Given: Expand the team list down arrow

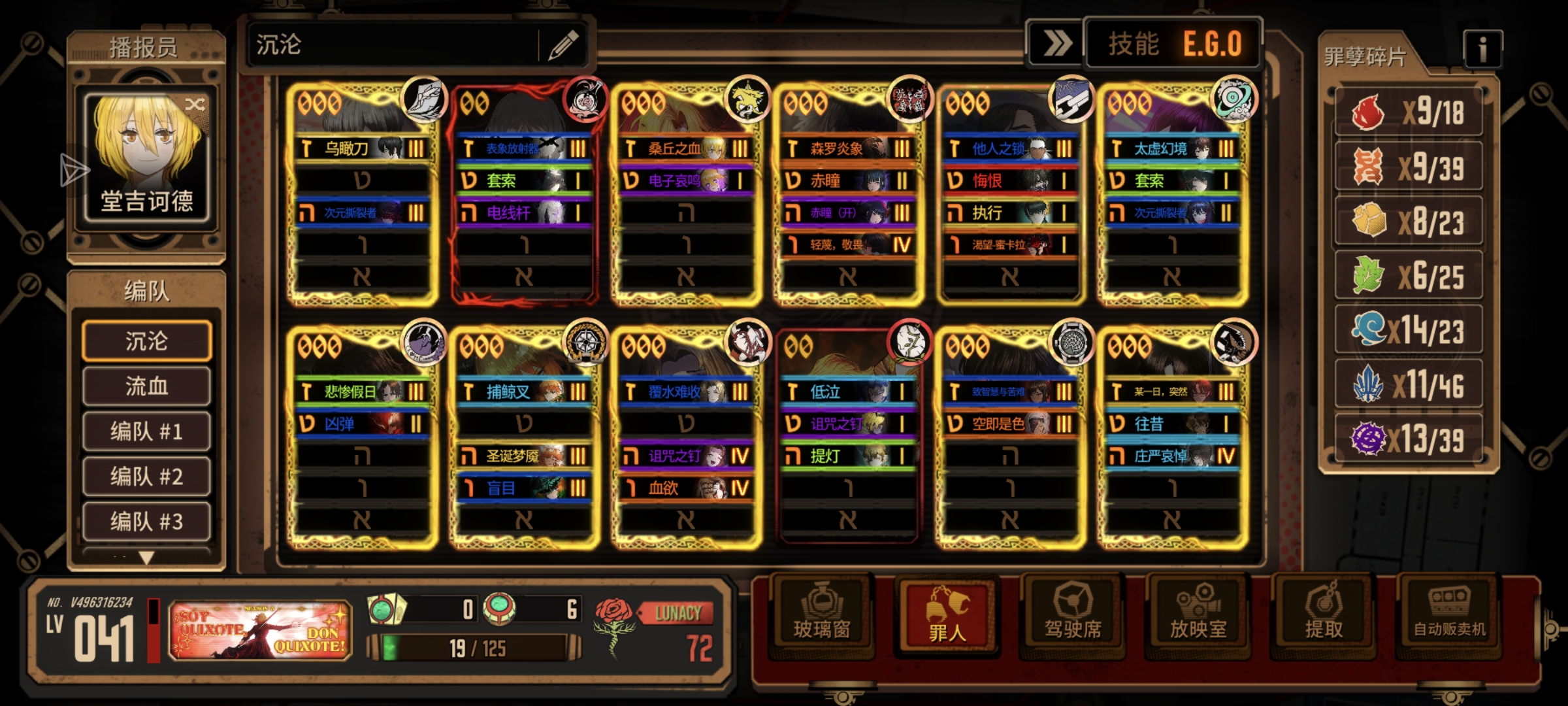Looking at the screenshot, I should point(146,558).
